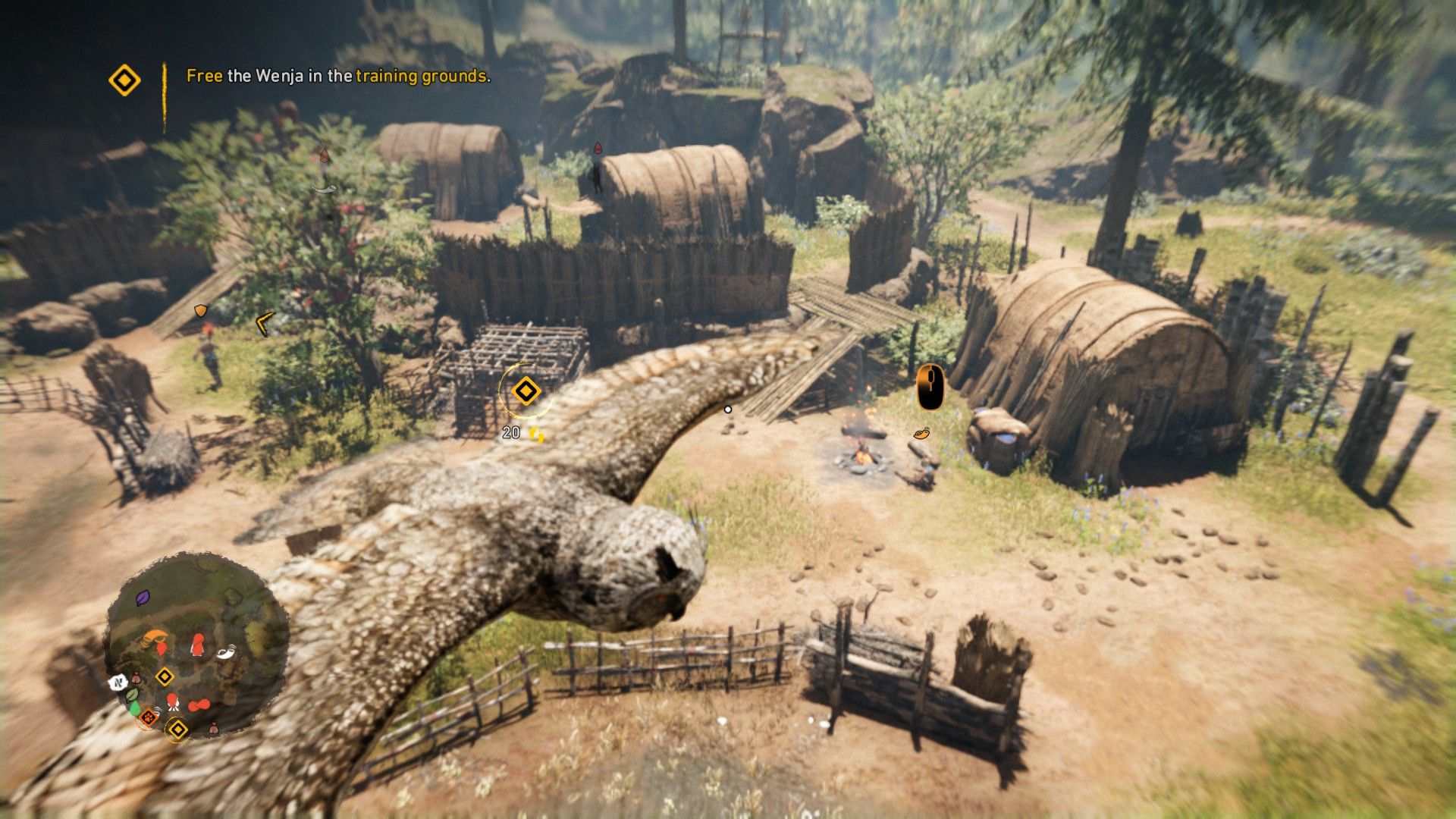The image size is (1456, 819).
Task: Click the orange shield marker above the villager
Action: (x=200, y=311)
